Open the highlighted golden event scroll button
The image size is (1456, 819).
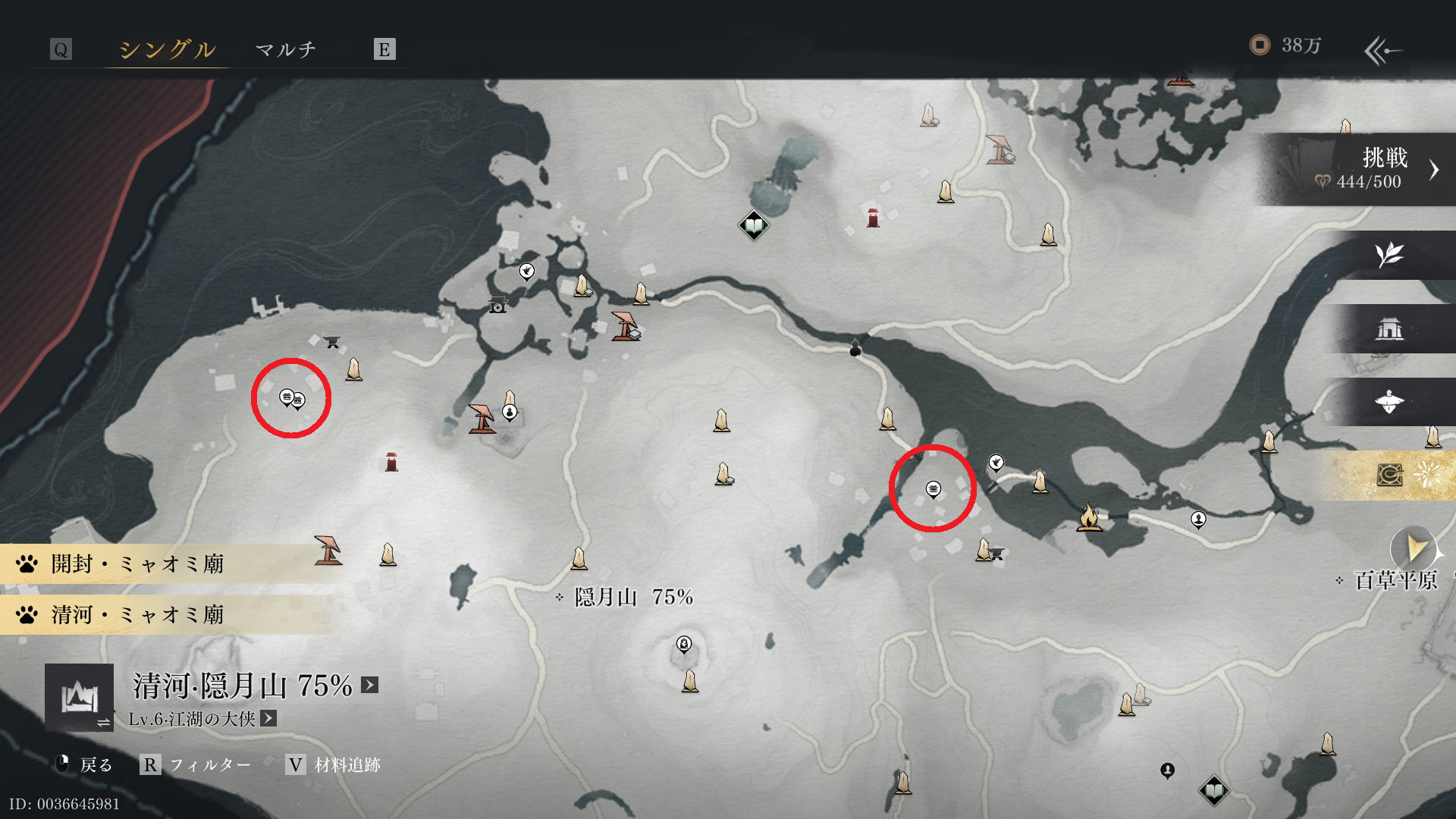(x=1389, y=475)
